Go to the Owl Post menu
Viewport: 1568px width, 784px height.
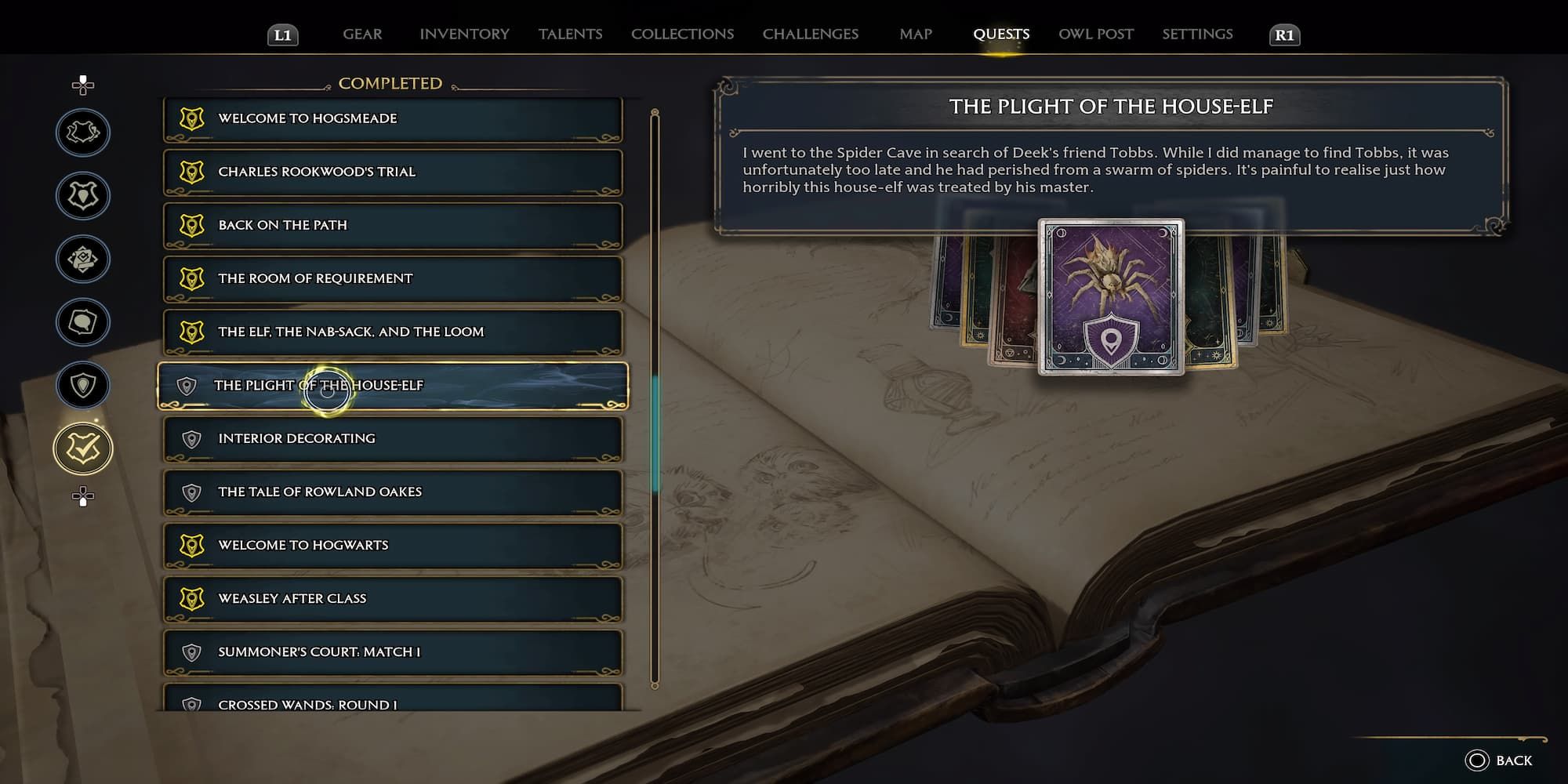tap(1095, 34)
